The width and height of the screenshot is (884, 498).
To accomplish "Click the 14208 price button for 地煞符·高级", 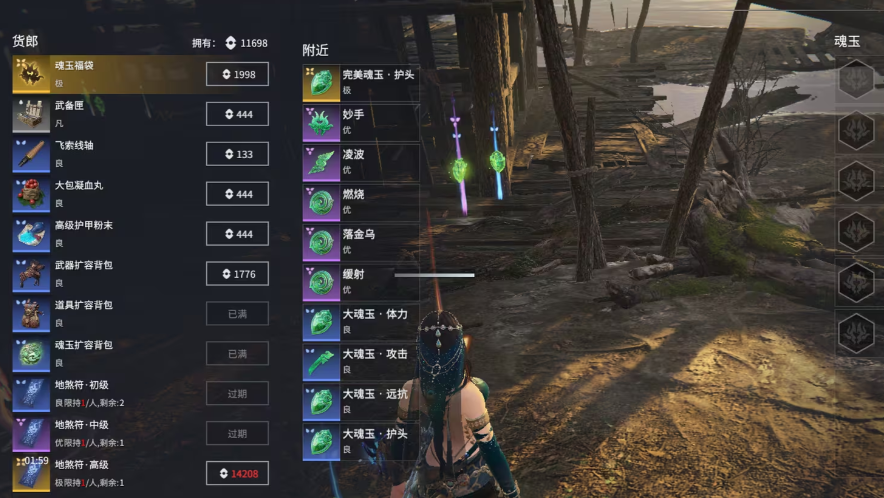I will click(x=237, y=474).
